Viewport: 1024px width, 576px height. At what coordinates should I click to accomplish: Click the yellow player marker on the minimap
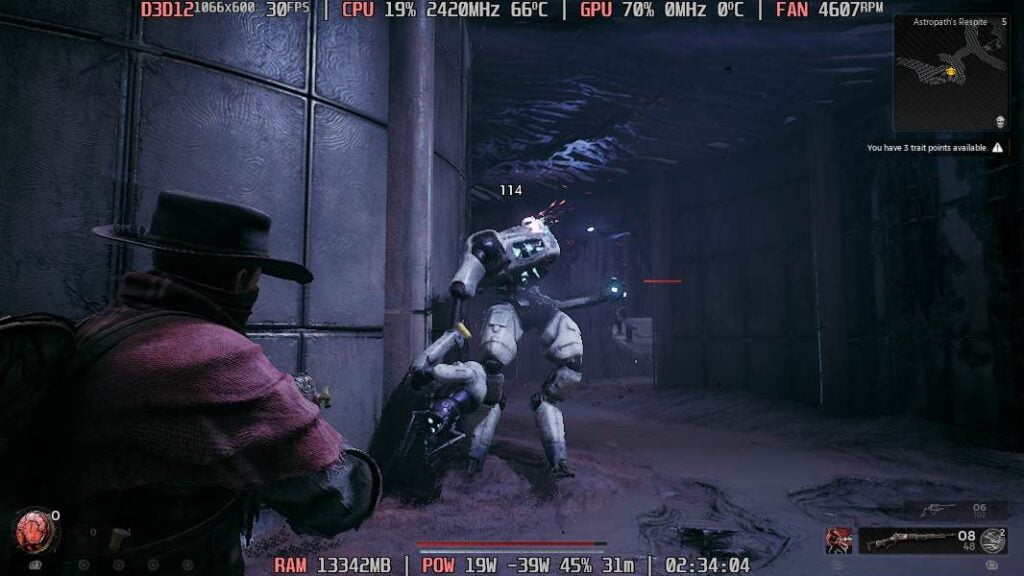tap(951, 72)
